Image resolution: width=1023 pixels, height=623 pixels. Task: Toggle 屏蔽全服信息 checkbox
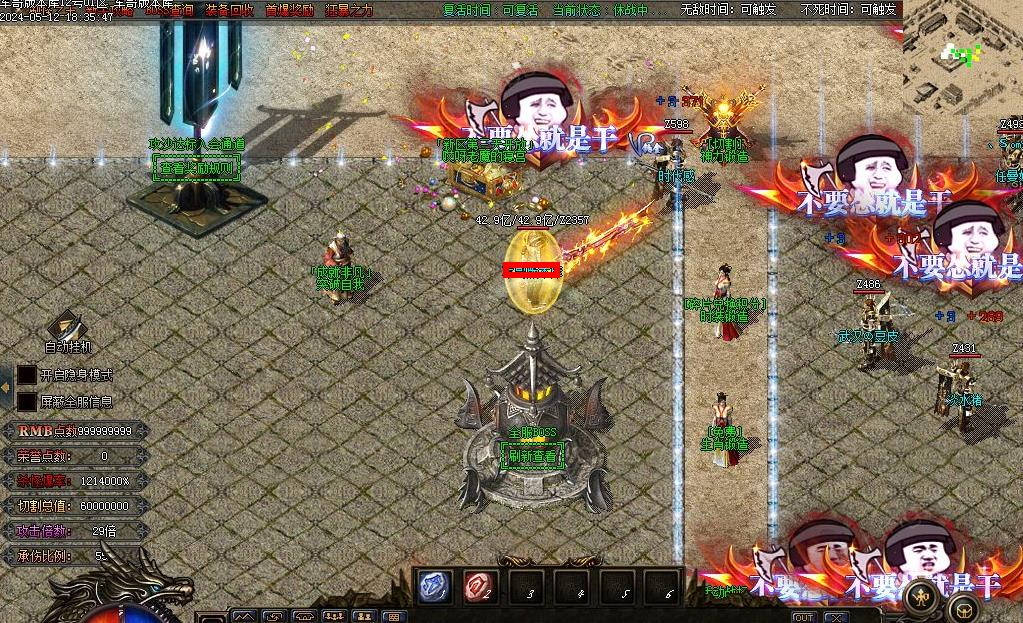coord(27,401)
